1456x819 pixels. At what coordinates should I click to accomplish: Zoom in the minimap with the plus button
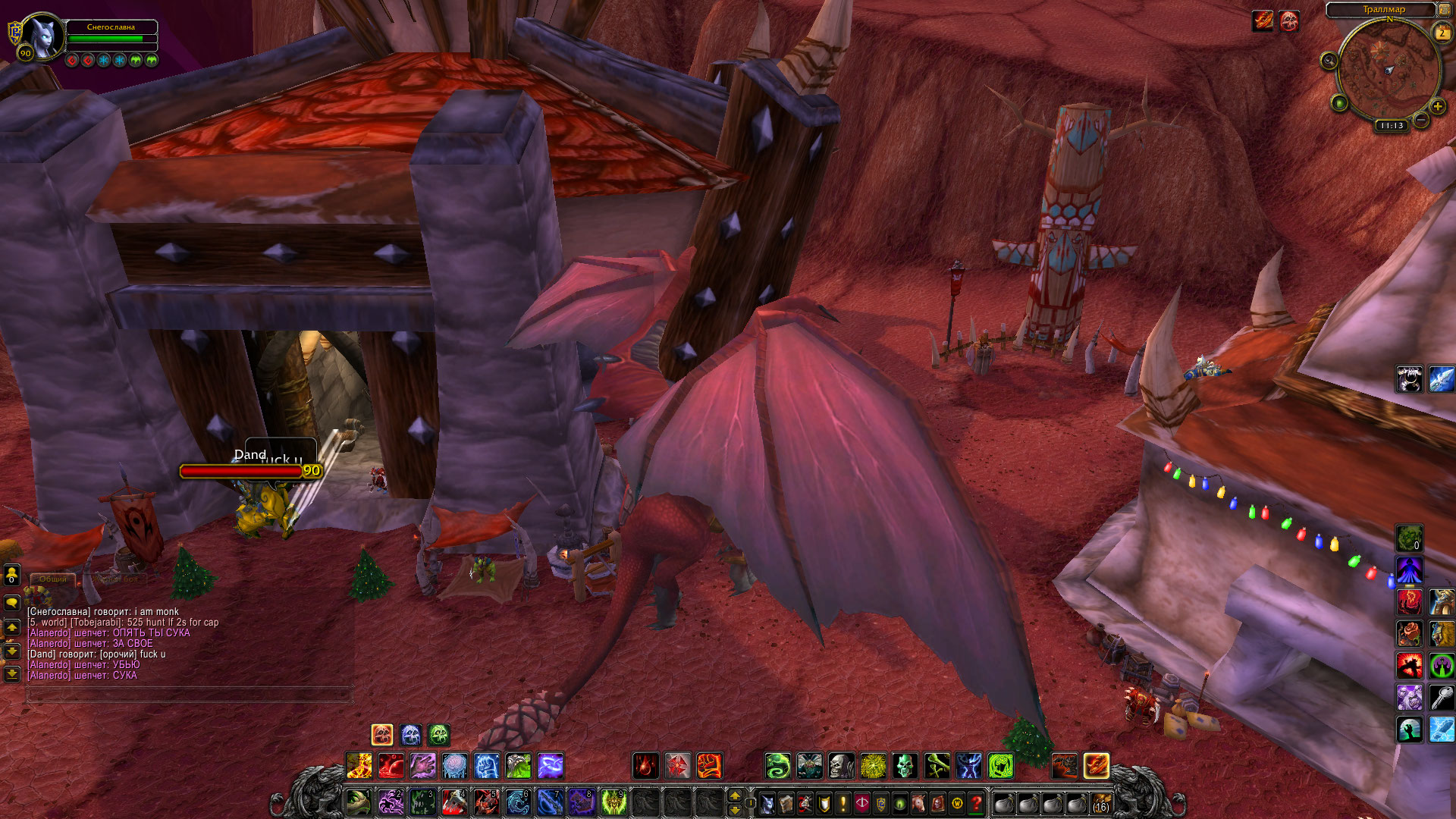coord(1437,107)
